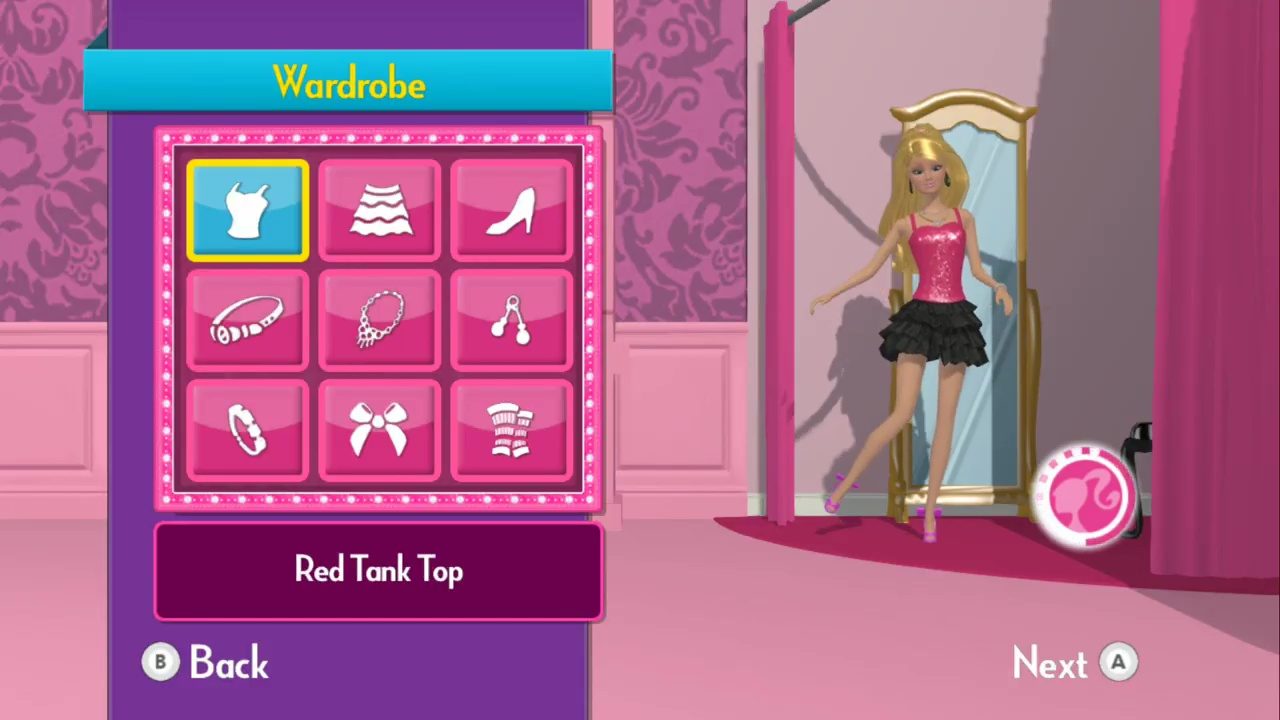Open the skirts category icon
This screenshot has width=1280, height=720.
tap(378, 208)
